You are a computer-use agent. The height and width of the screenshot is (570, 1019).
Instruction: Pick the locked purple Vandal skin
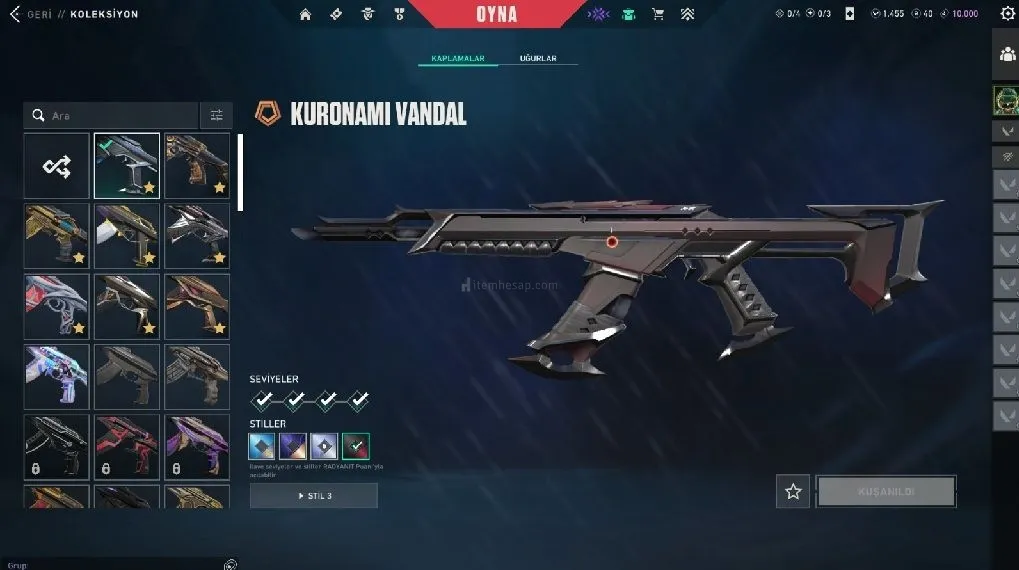pos(197,449)
